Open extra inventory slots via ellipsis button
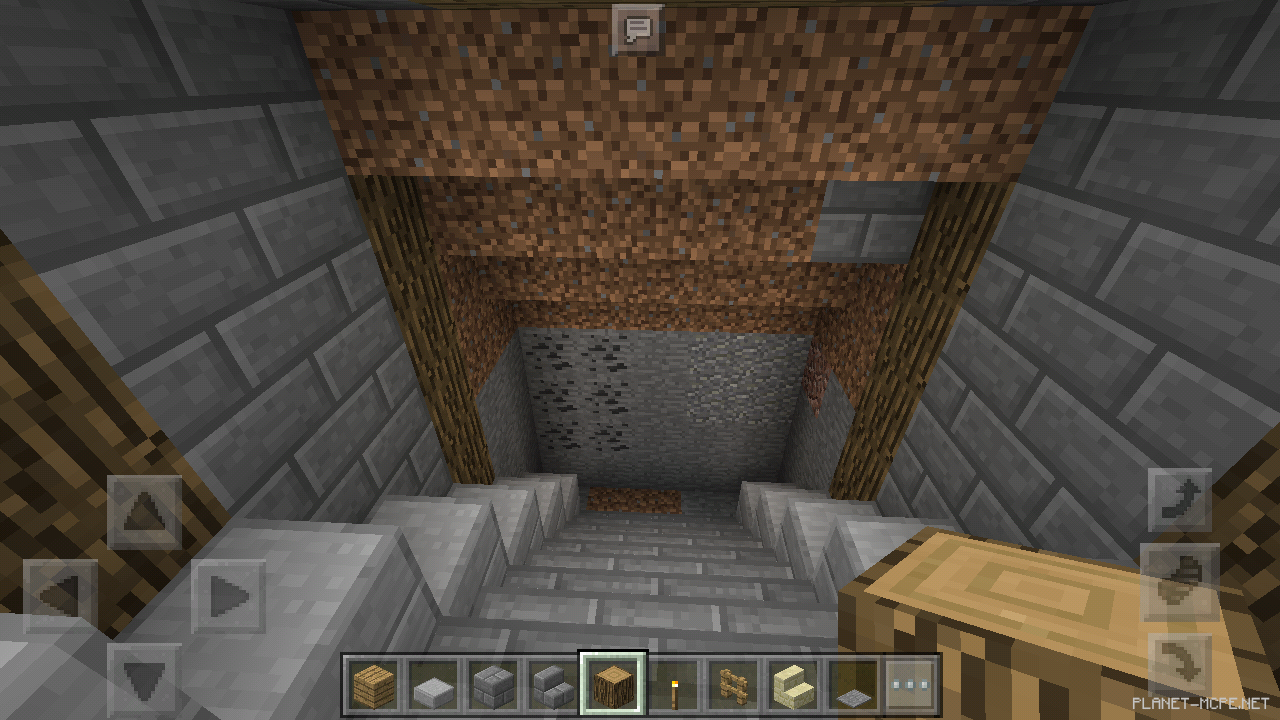 coord(908,685)
